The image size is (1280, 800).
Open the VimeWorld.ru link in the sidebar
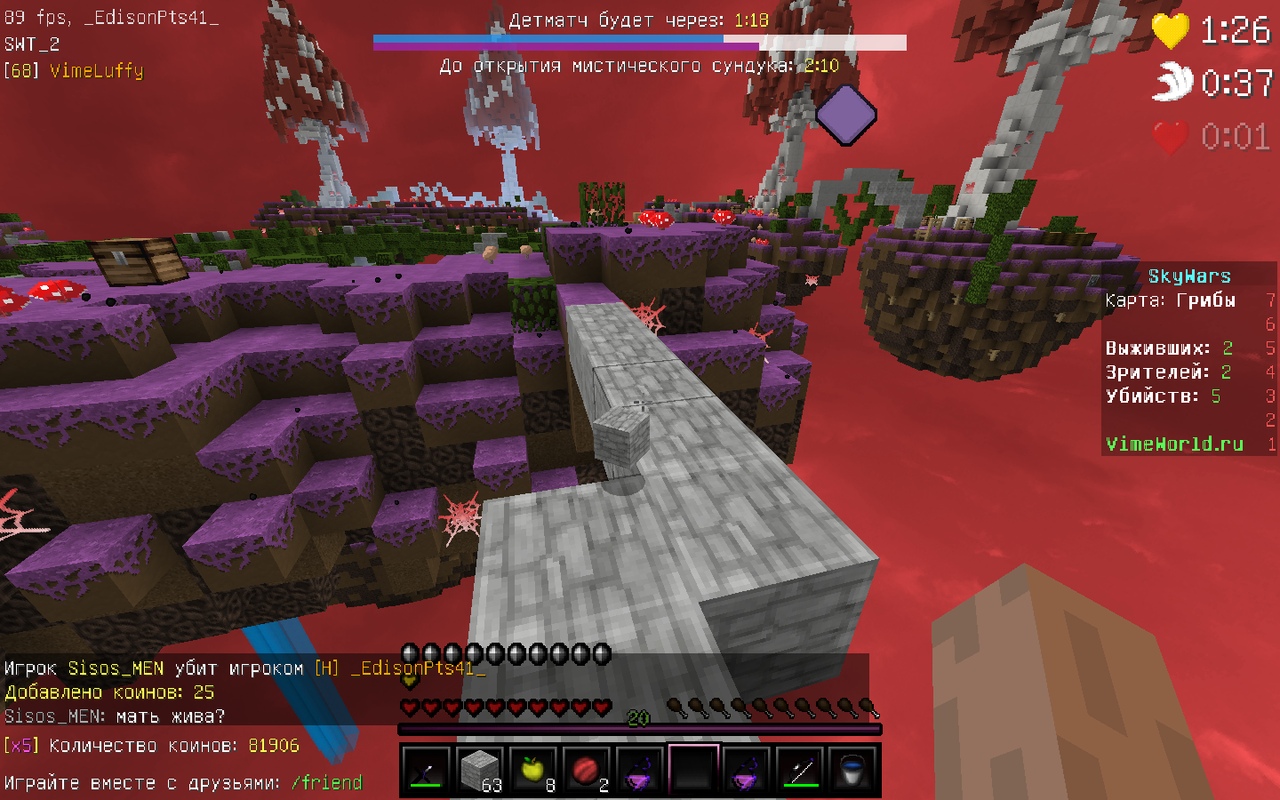[1172, 442]
